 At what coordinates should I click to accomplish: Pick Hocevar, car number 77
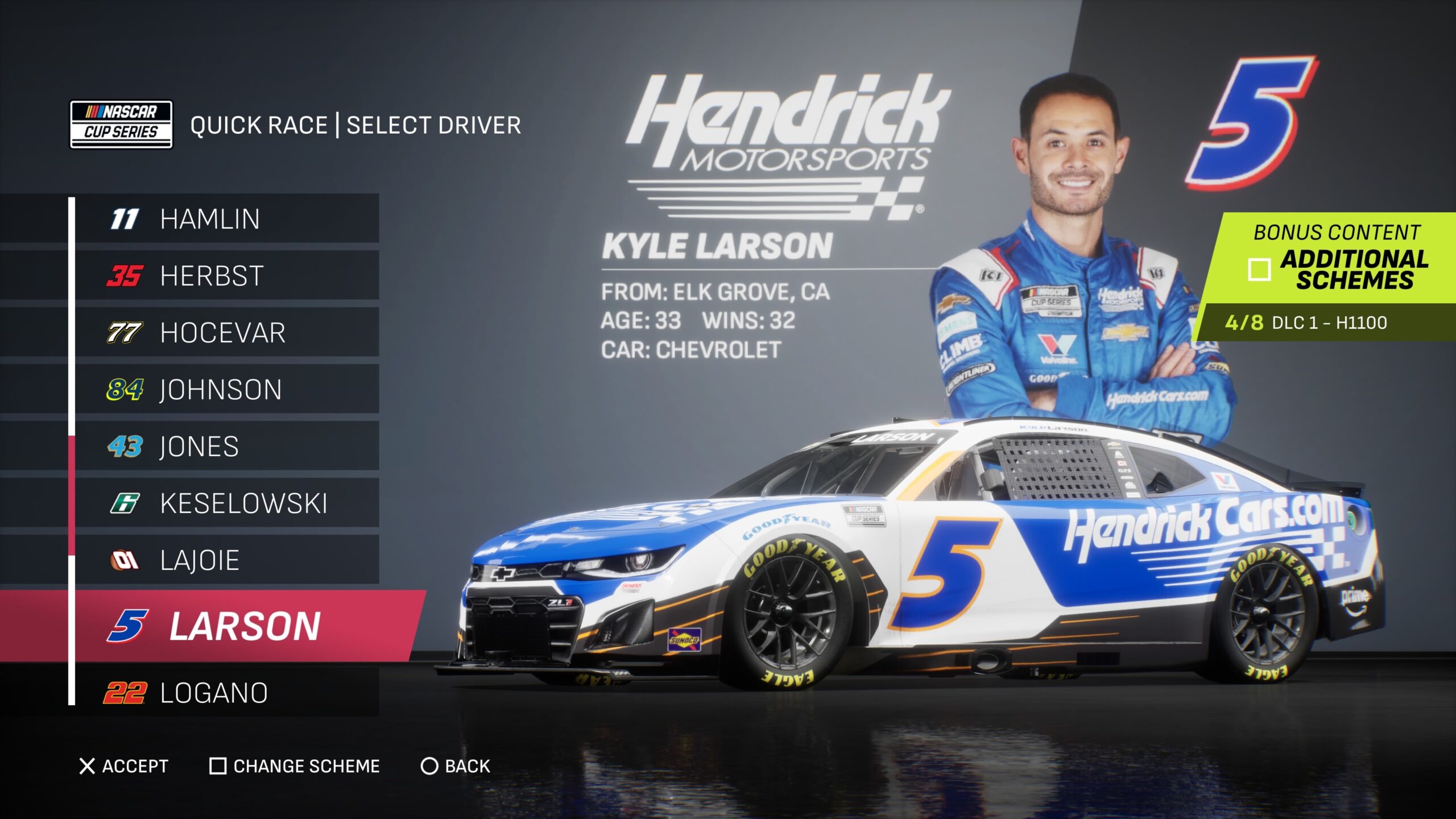[x=227, y=333]
